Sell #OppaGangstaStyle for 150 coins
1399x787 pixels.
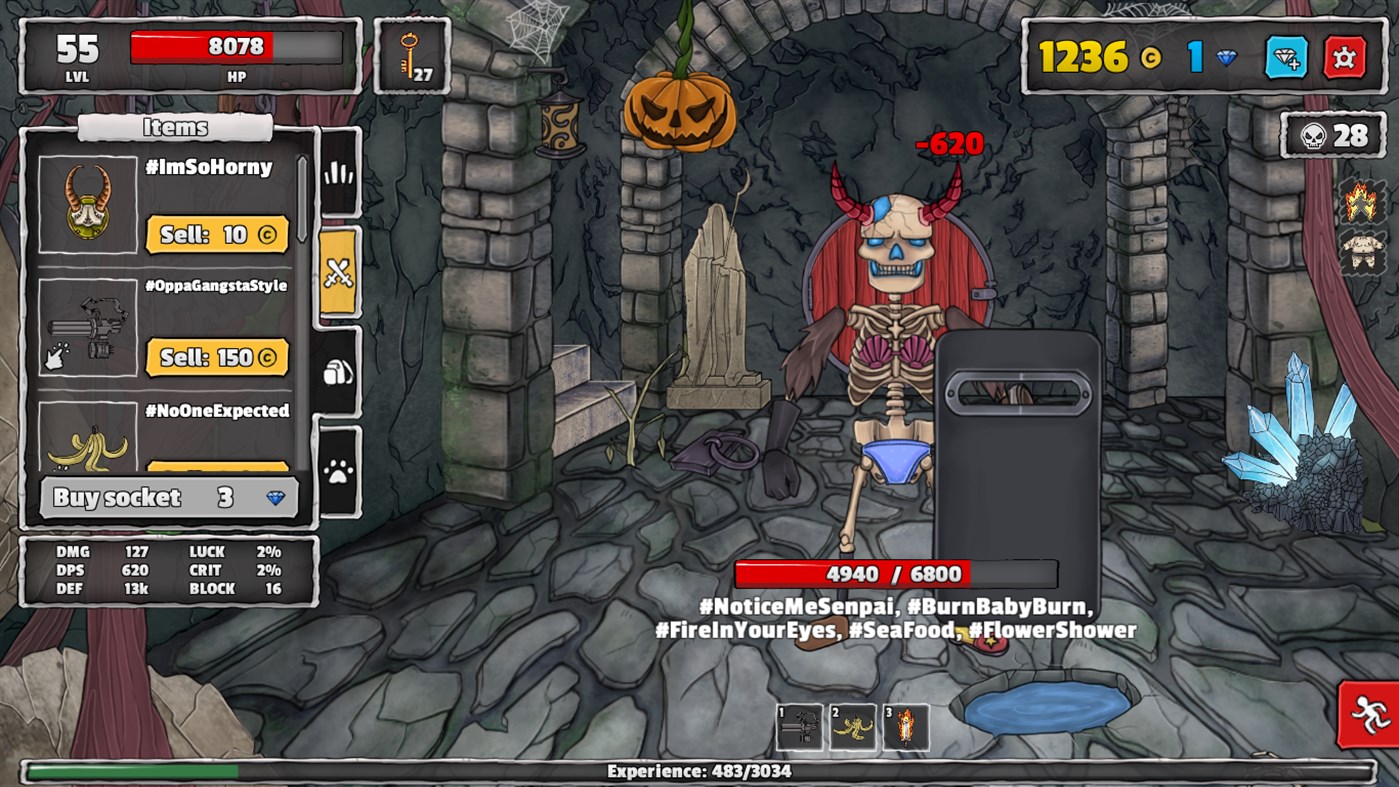218,357
